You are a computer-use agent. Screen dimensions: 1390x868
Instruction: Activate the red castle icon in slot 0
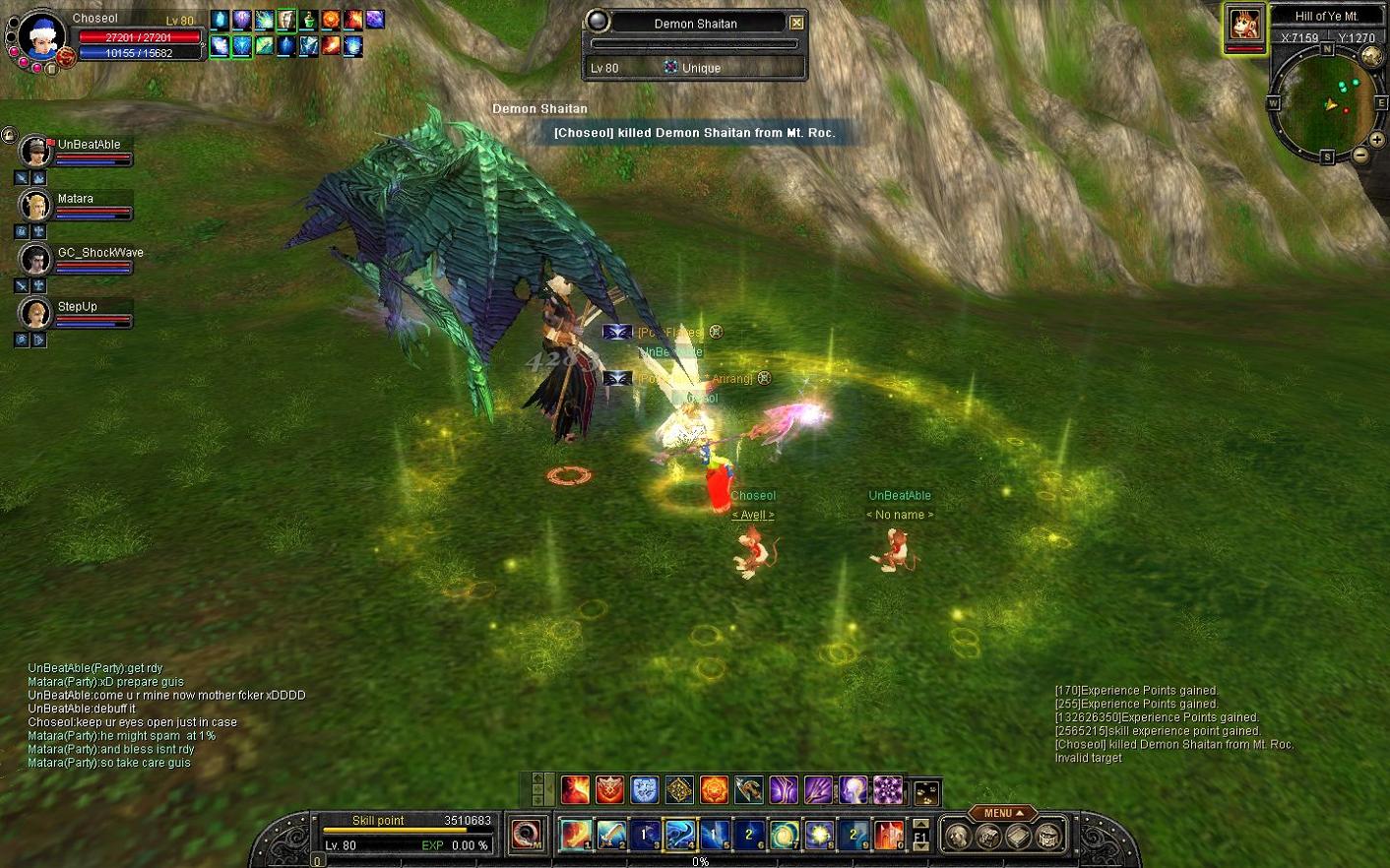889,835
